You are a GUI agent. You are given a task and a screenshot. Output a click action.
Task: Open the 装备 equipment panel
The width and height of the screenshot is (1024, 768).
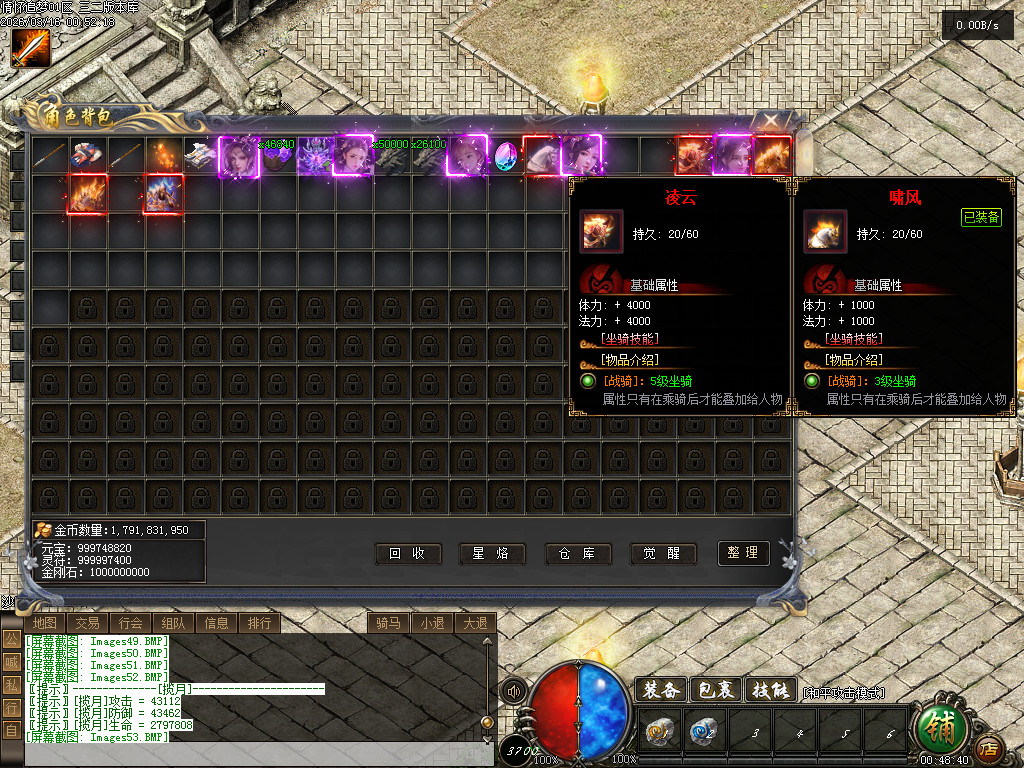coord(661,690)
